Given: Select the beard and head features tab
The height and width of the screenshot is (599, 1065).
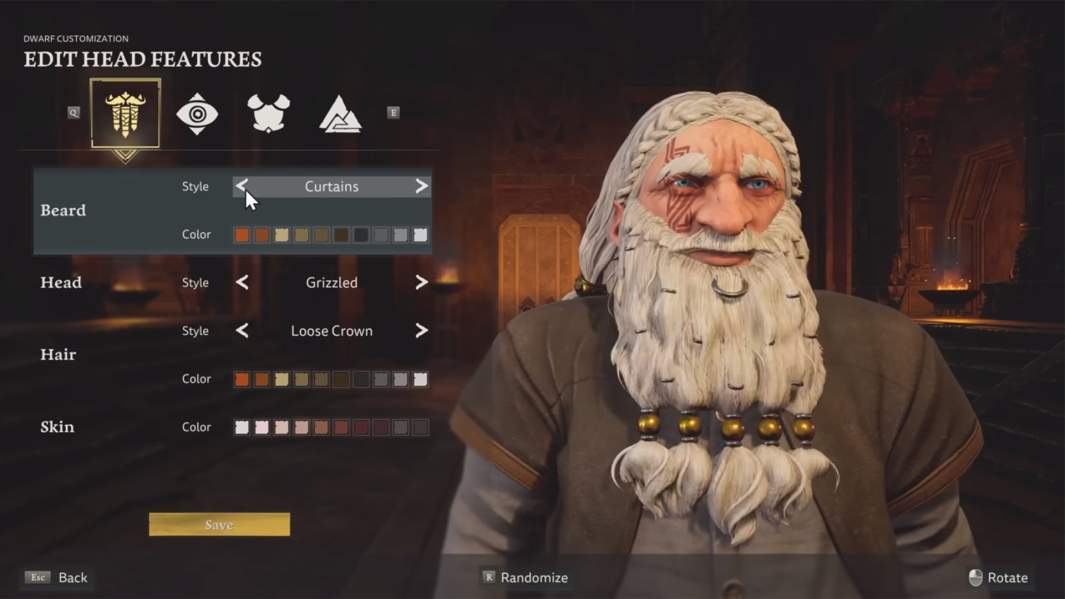Looking at the screenshot, I should (x=125, y=114).
